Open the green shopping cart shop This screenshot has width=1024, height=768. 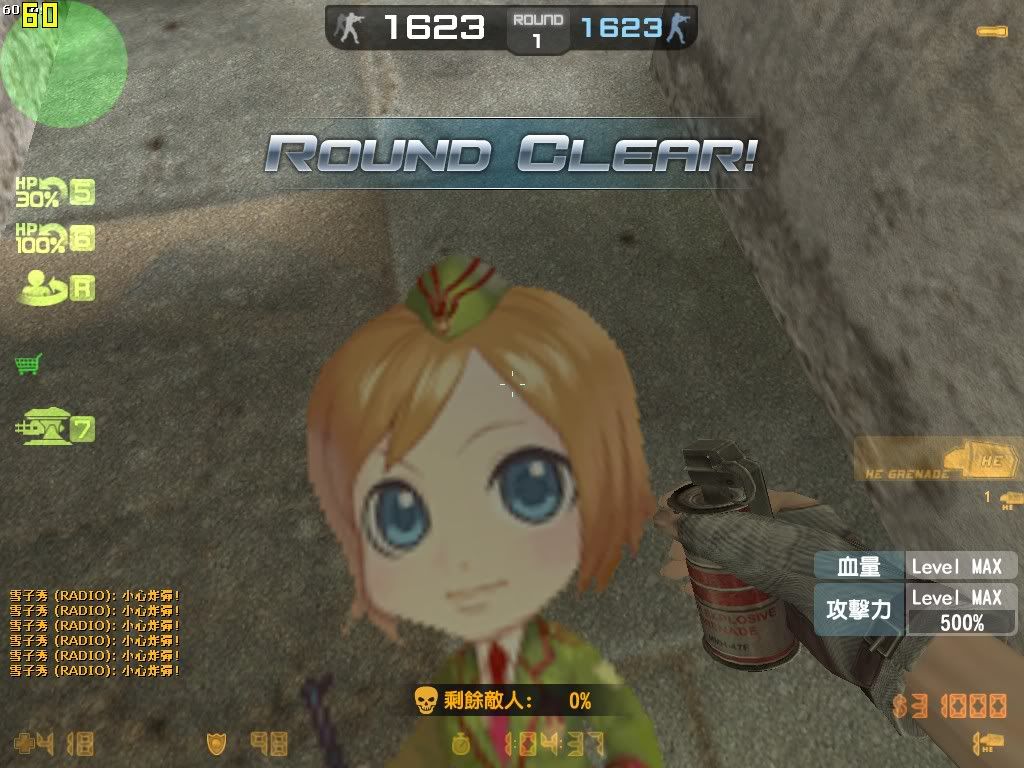(28, 364)
